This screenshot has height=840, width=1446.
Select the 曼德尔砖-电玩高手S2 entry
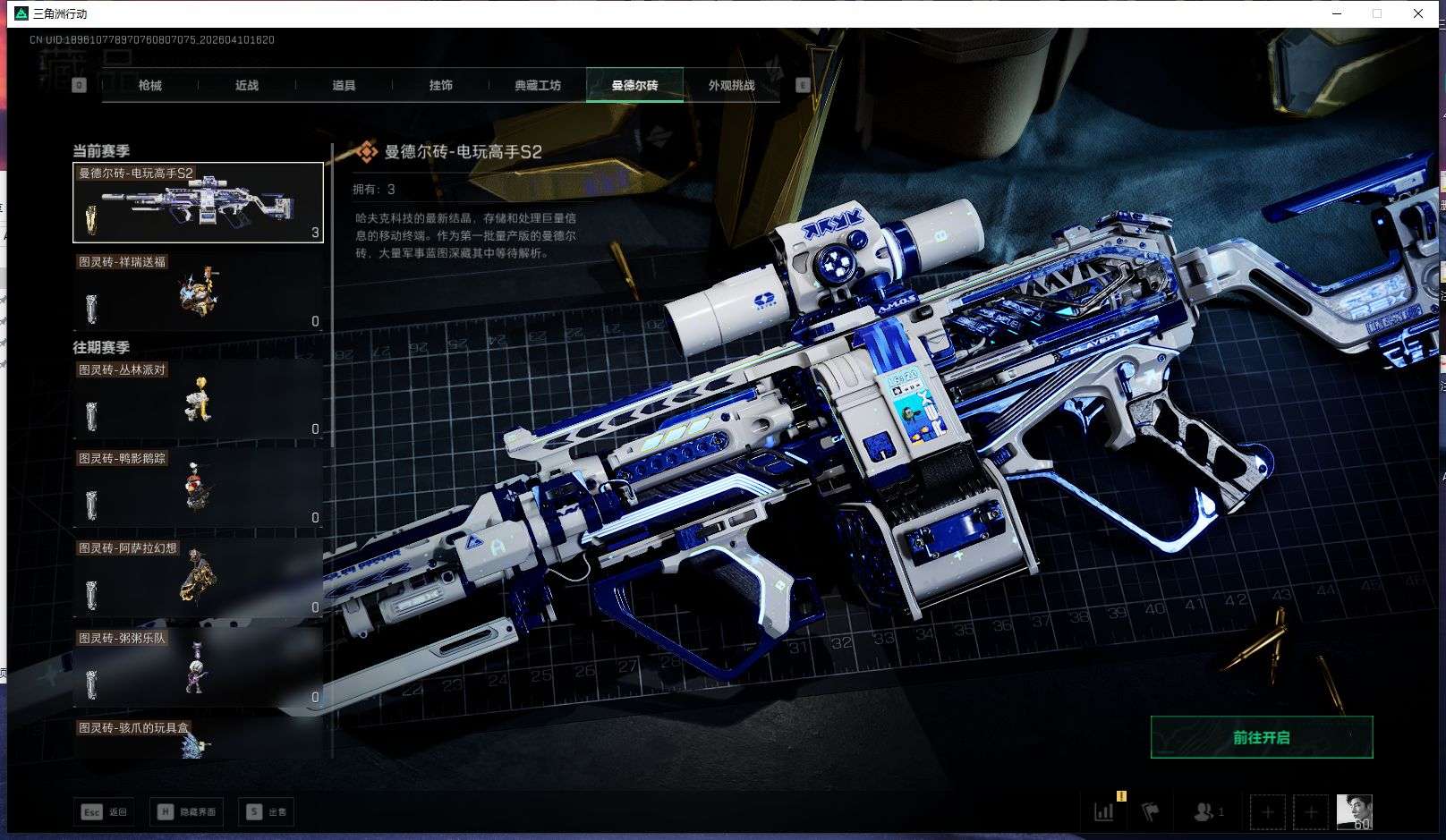(x=198, y=203)
